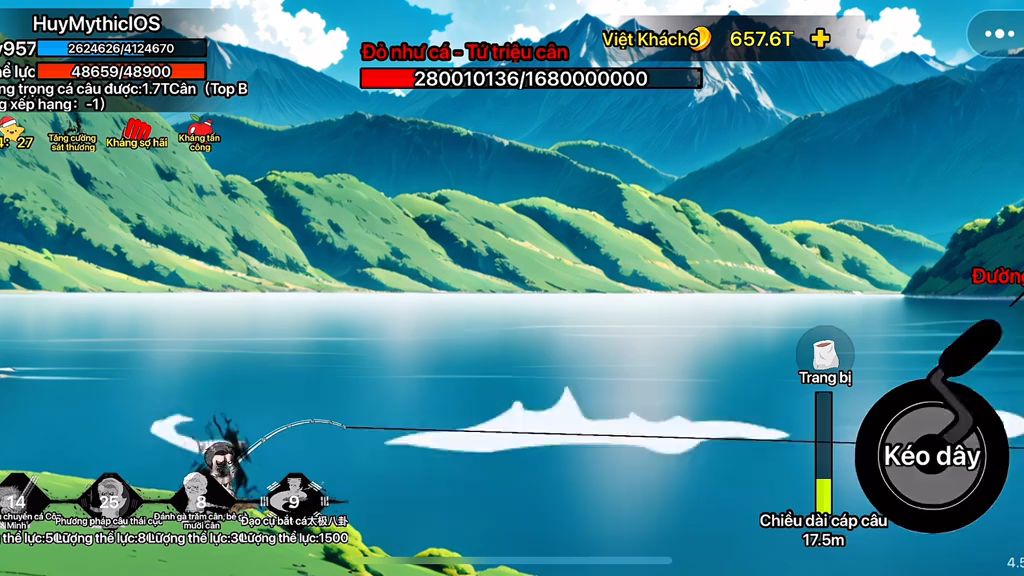Tap the Kéo dây reel button
Image resolution: width=1024 pixels, height=576 pixels.
pyautogui.click(x=932, y=456)
